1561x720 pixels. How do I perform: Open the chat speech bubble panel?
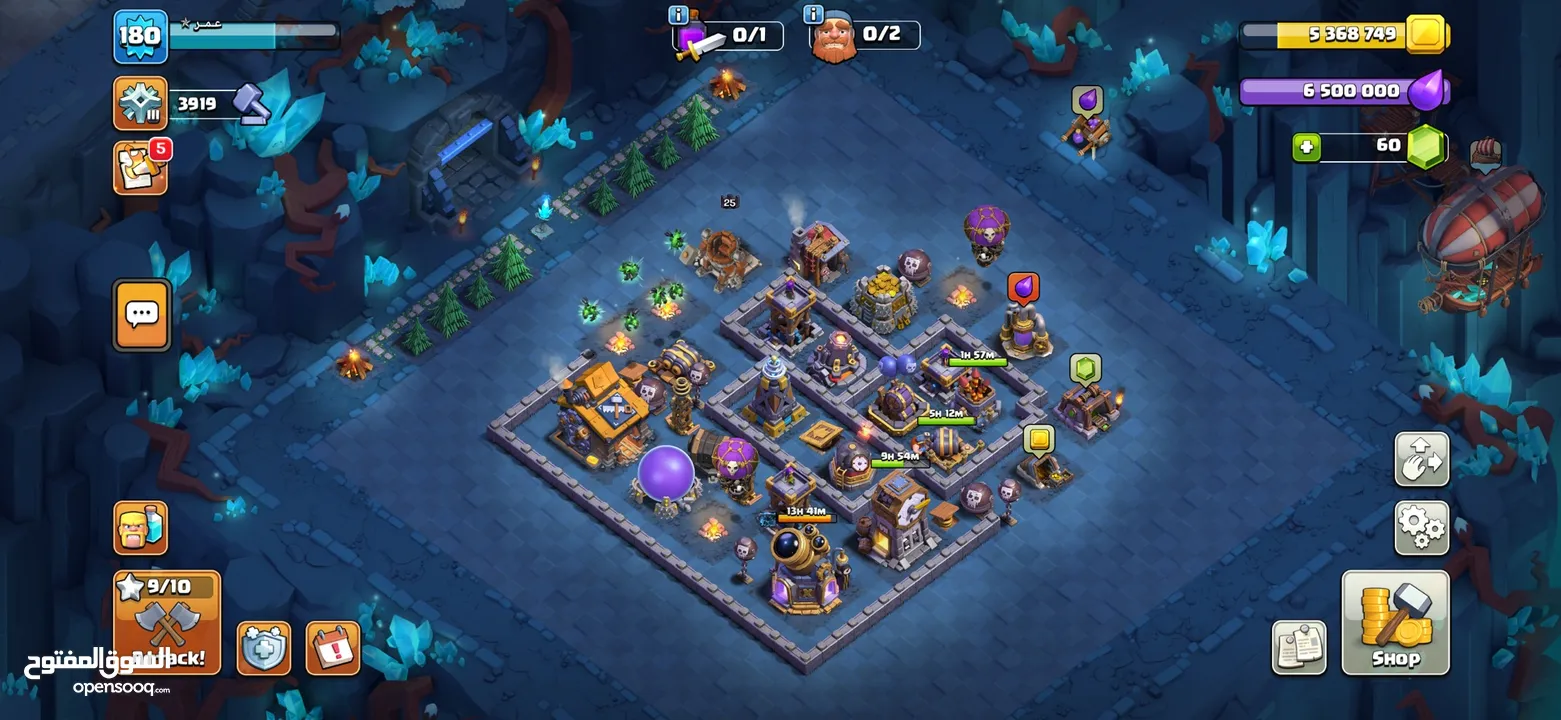click(x=141, y=315)
